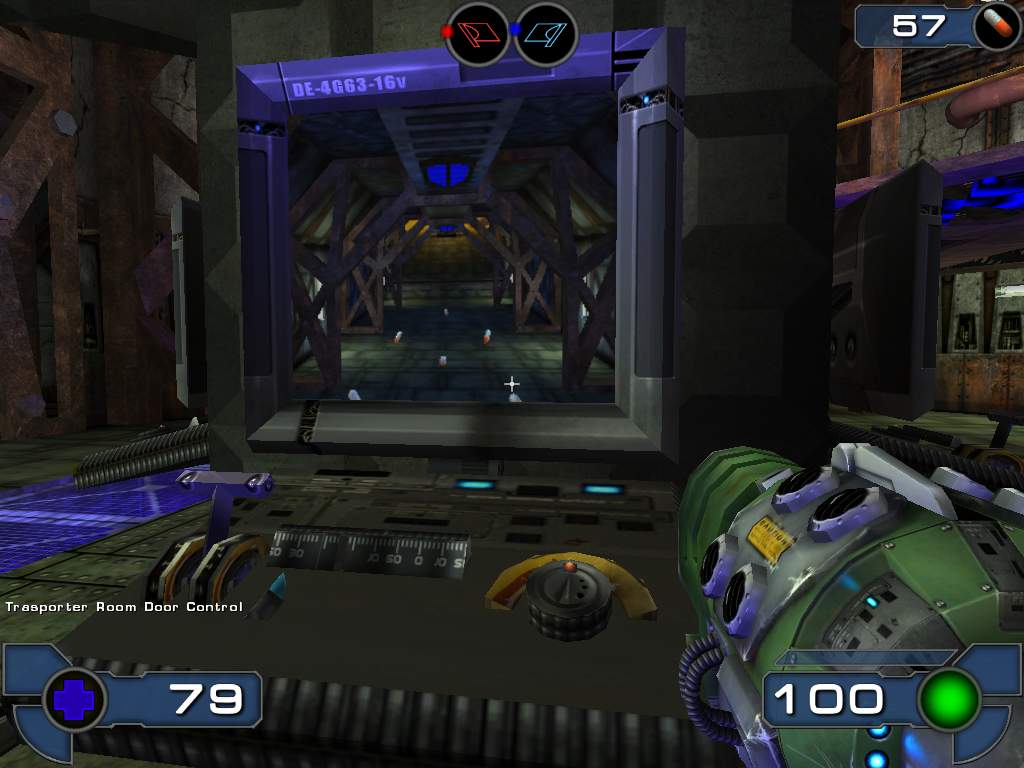1024x768 pixels.
Task: Click the blue team flag status icon
Action: coord(546,33)
